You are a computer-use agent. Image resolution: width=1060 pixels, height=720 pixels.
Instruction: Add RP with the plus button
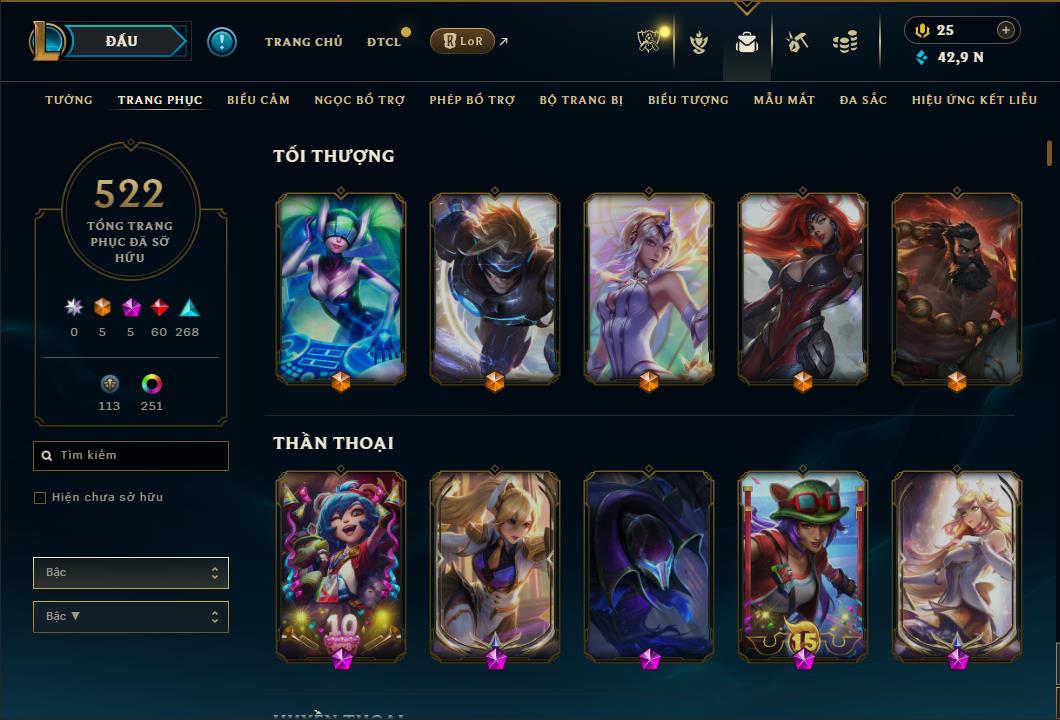point(1006,30)
